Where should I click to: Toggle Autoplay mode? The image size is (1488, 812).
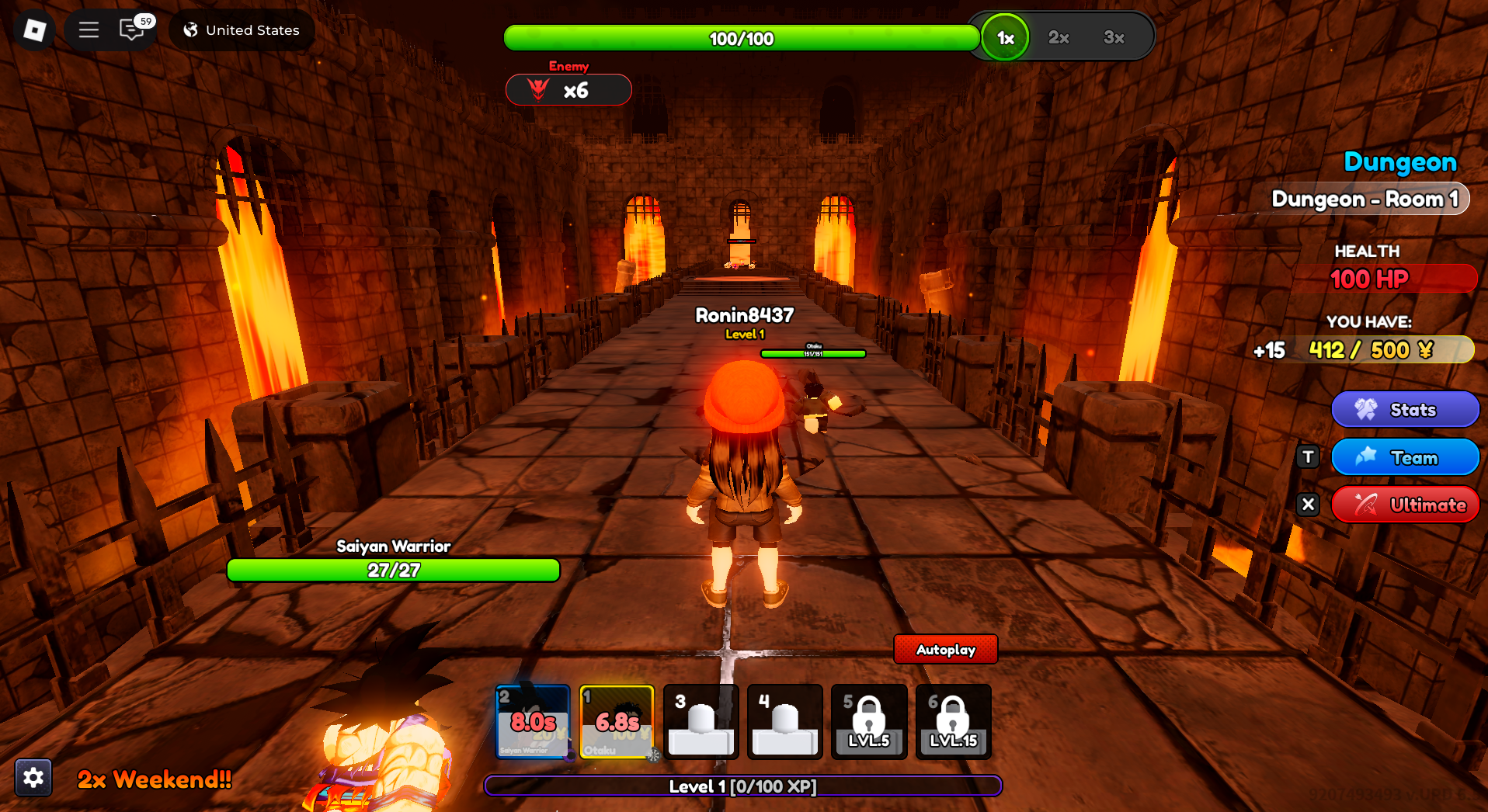point(945,650)
